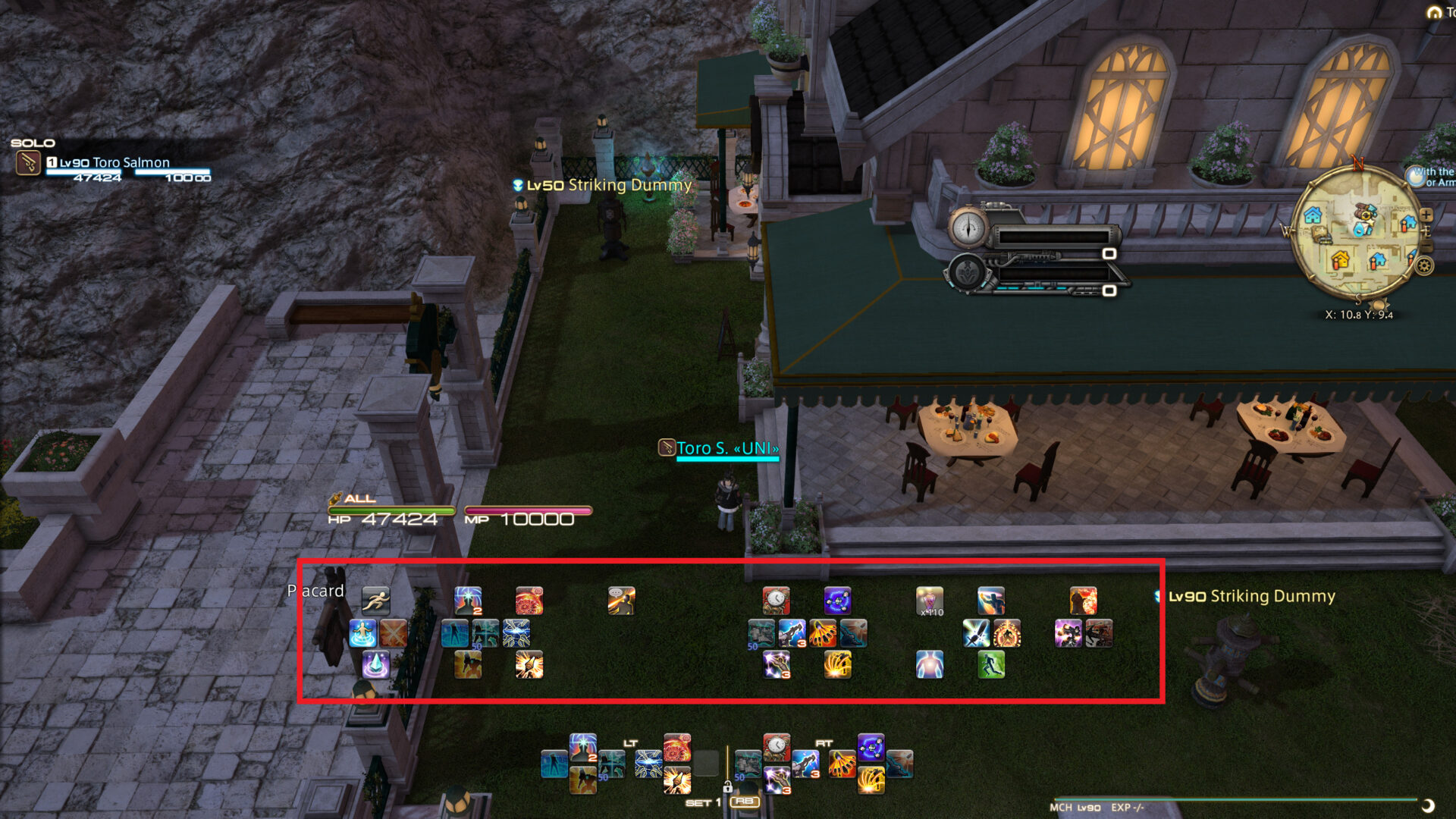The height and width of the screenshot is (819, 1456).
Task: Toggle the crossbar padlock lock icon
Action: coord(727,786)
